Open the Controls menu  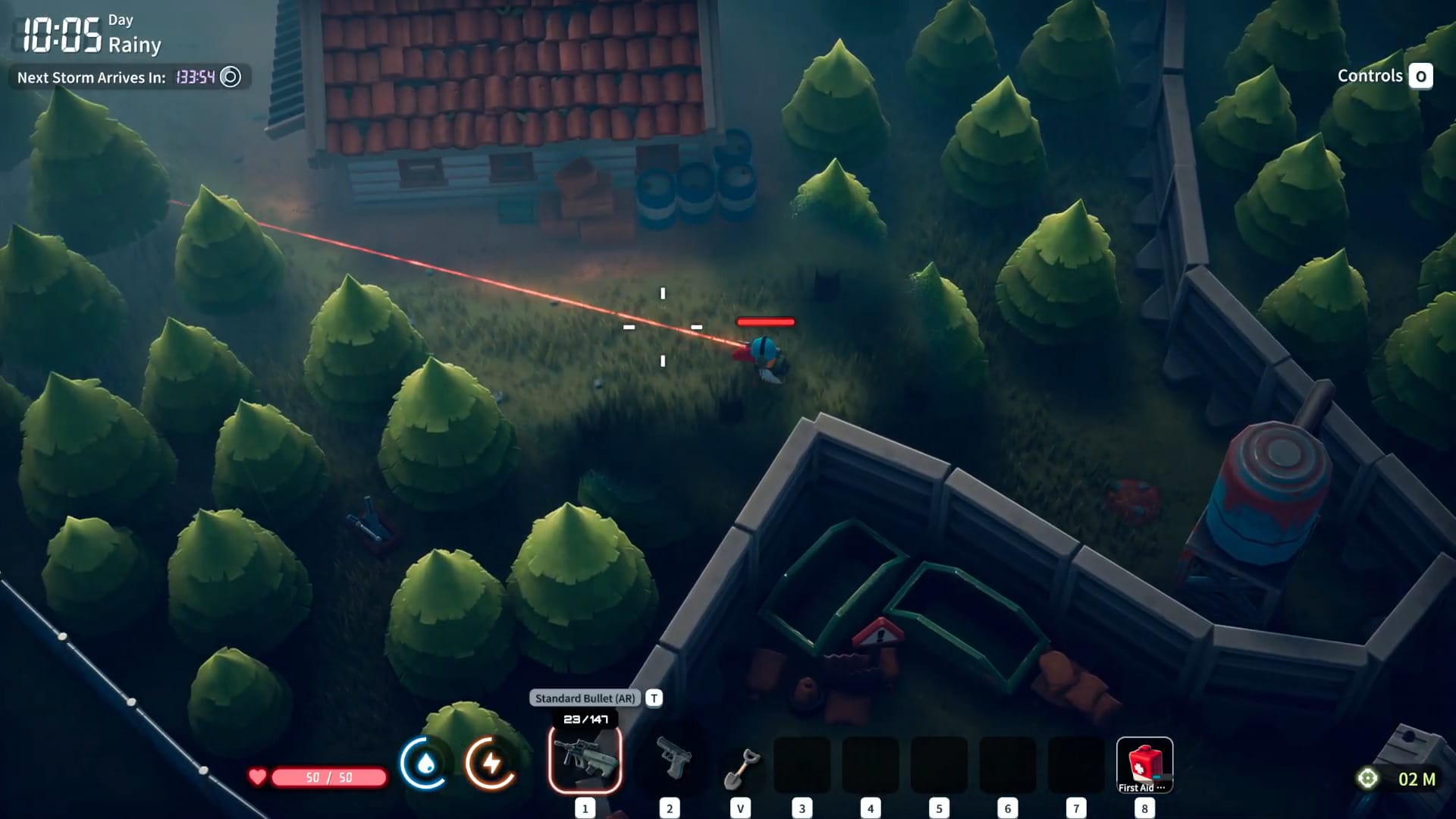coord(1370,76)
